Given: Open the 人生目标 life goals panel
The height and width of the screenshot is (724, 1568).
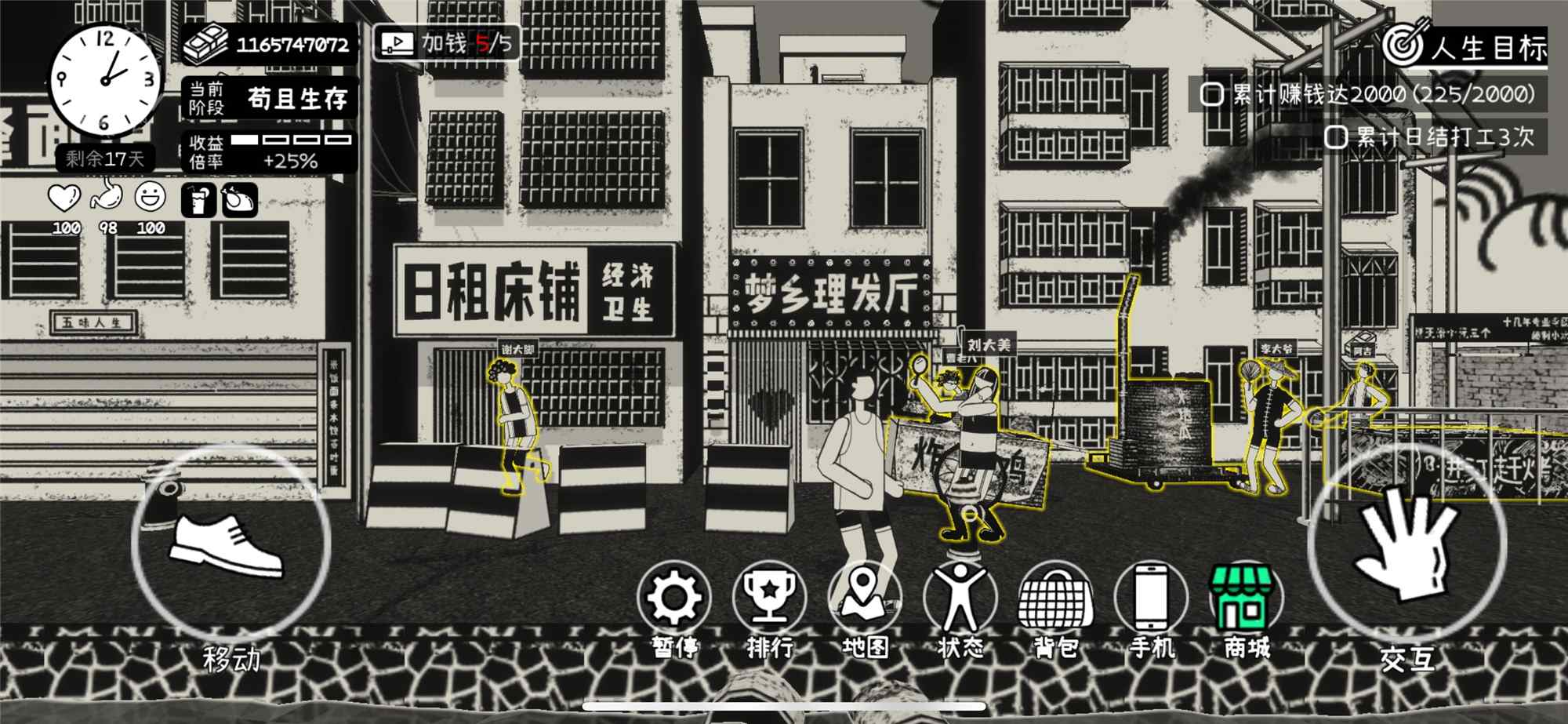Looking at the screenshot, I should pyautogui.click(x=1465, y=47).
